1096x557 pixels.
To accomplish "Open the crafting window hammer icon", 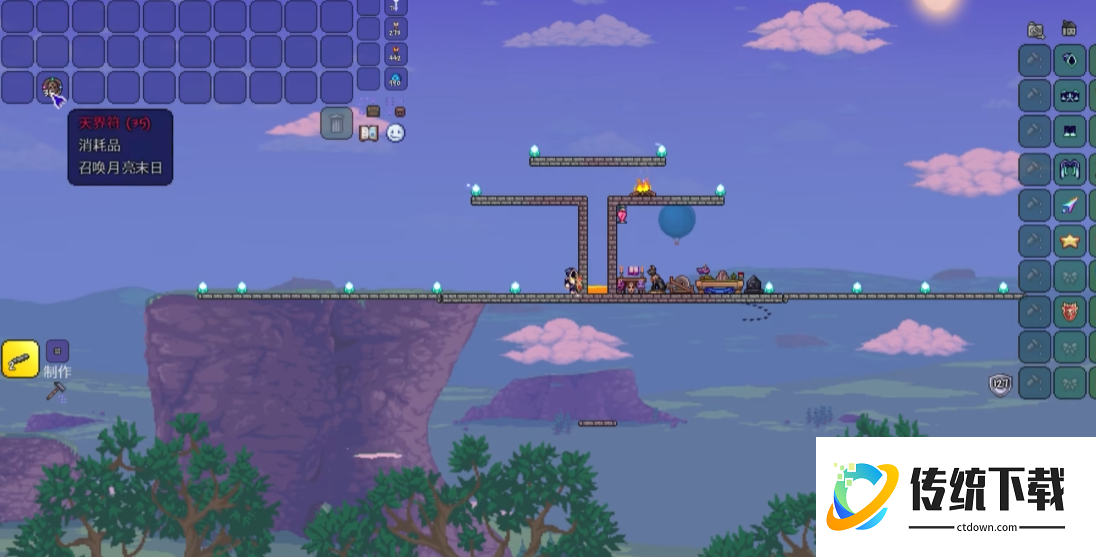I will (x=55, y=391).
